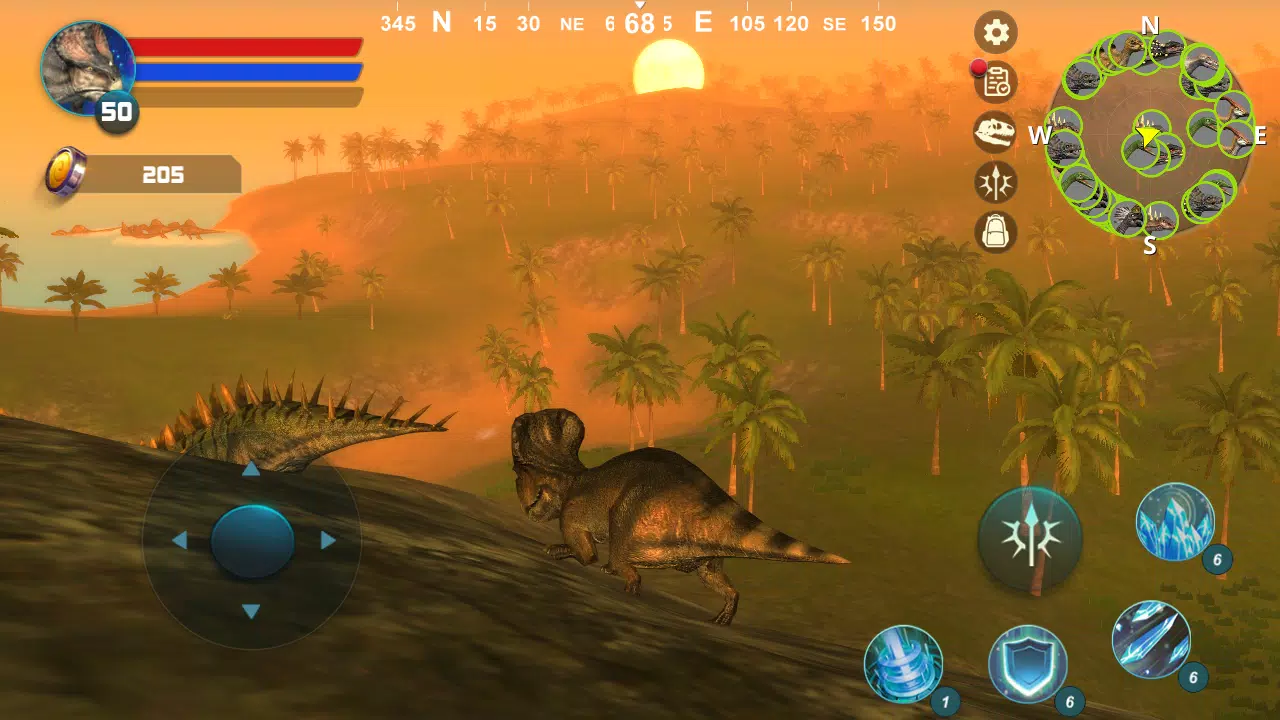Open the quests clipboard with red notification

[995, 83]
